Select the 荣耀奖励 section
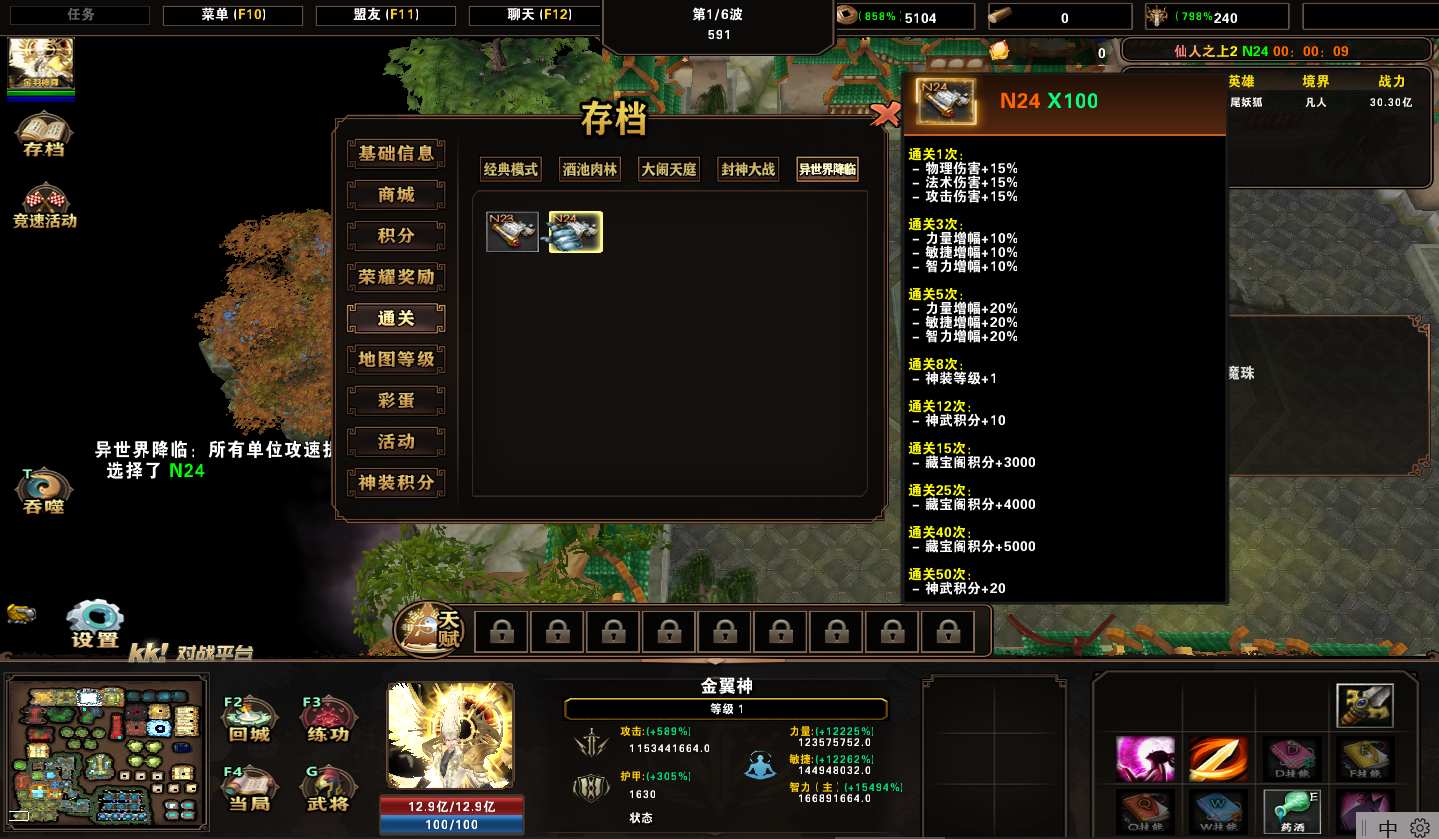1439x839 pixels. pyautogui.click(x=396, y=277)
